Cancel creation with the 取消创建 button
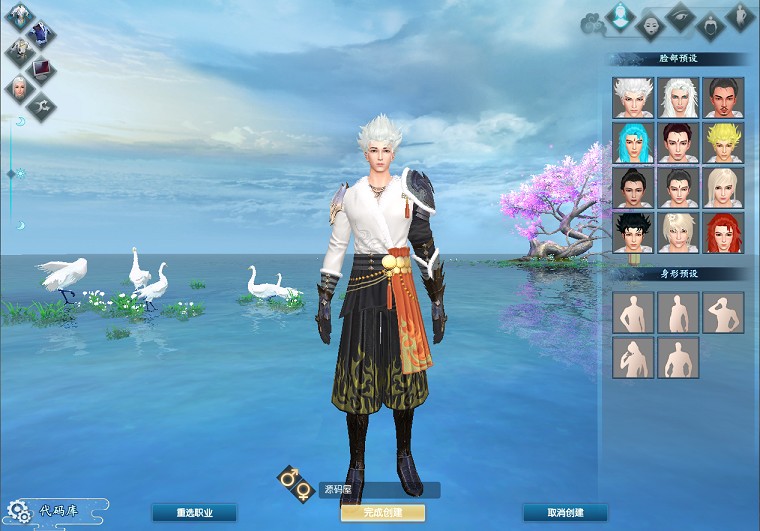Screen dimensions: 760x531 coord(565,513)
